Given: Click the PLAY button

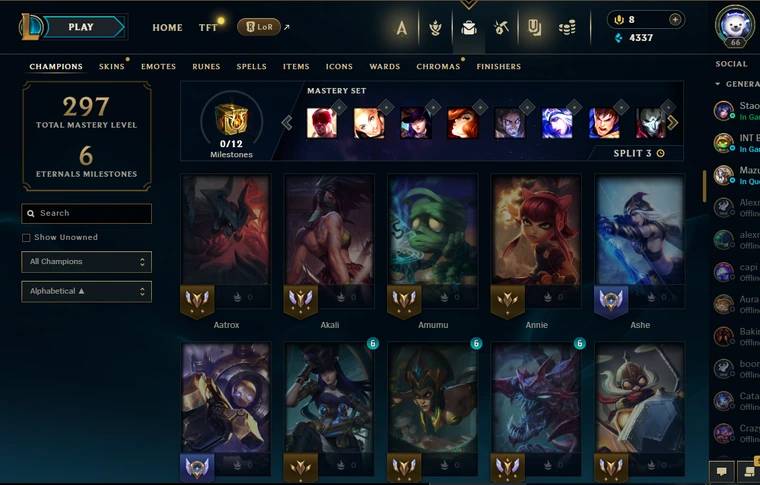Looking at the screenshot, I should coord(82,27).
